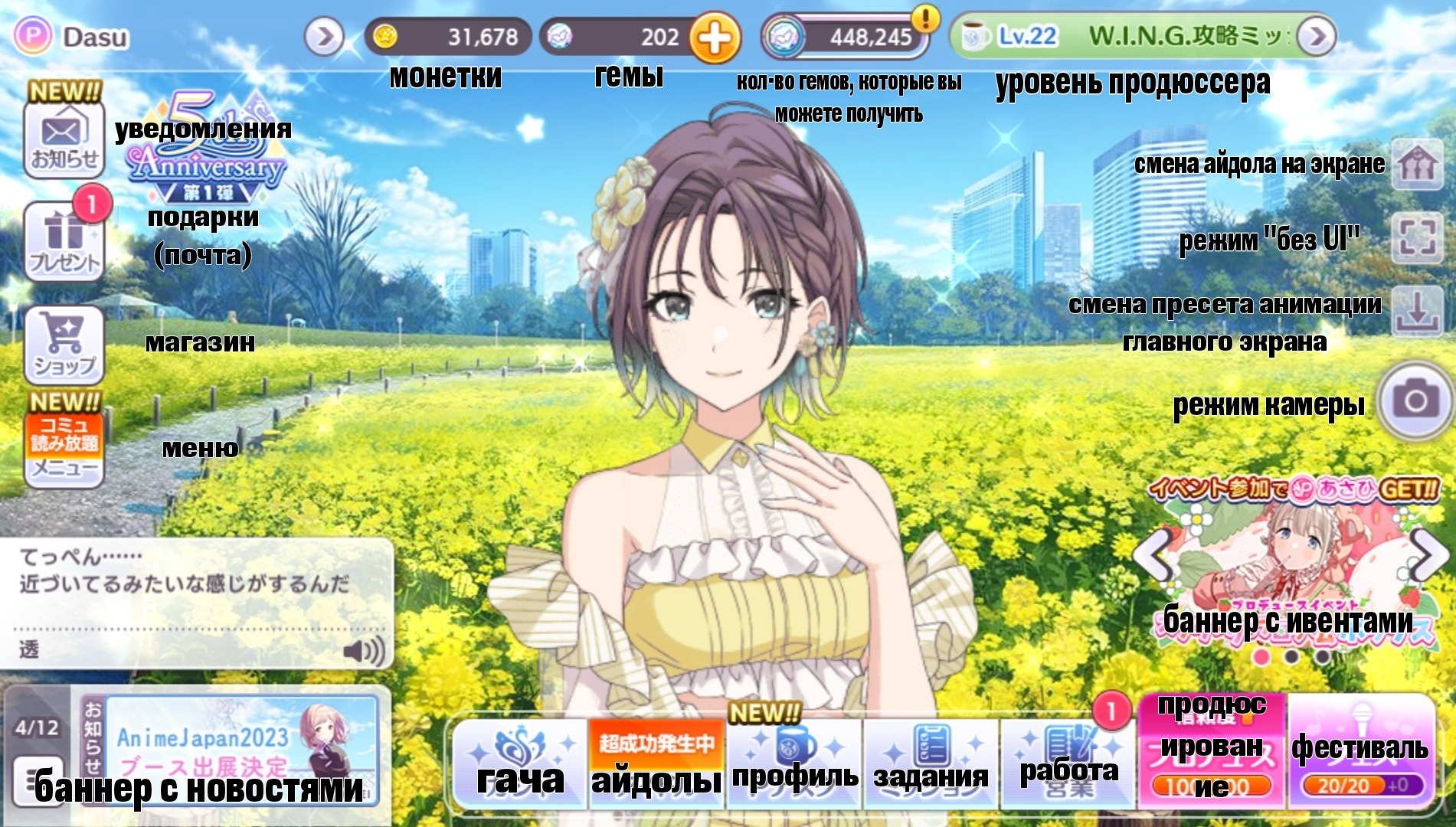Open the ショップ shopping cart button
1456x827 pixels.
click(x=64, y=345)
